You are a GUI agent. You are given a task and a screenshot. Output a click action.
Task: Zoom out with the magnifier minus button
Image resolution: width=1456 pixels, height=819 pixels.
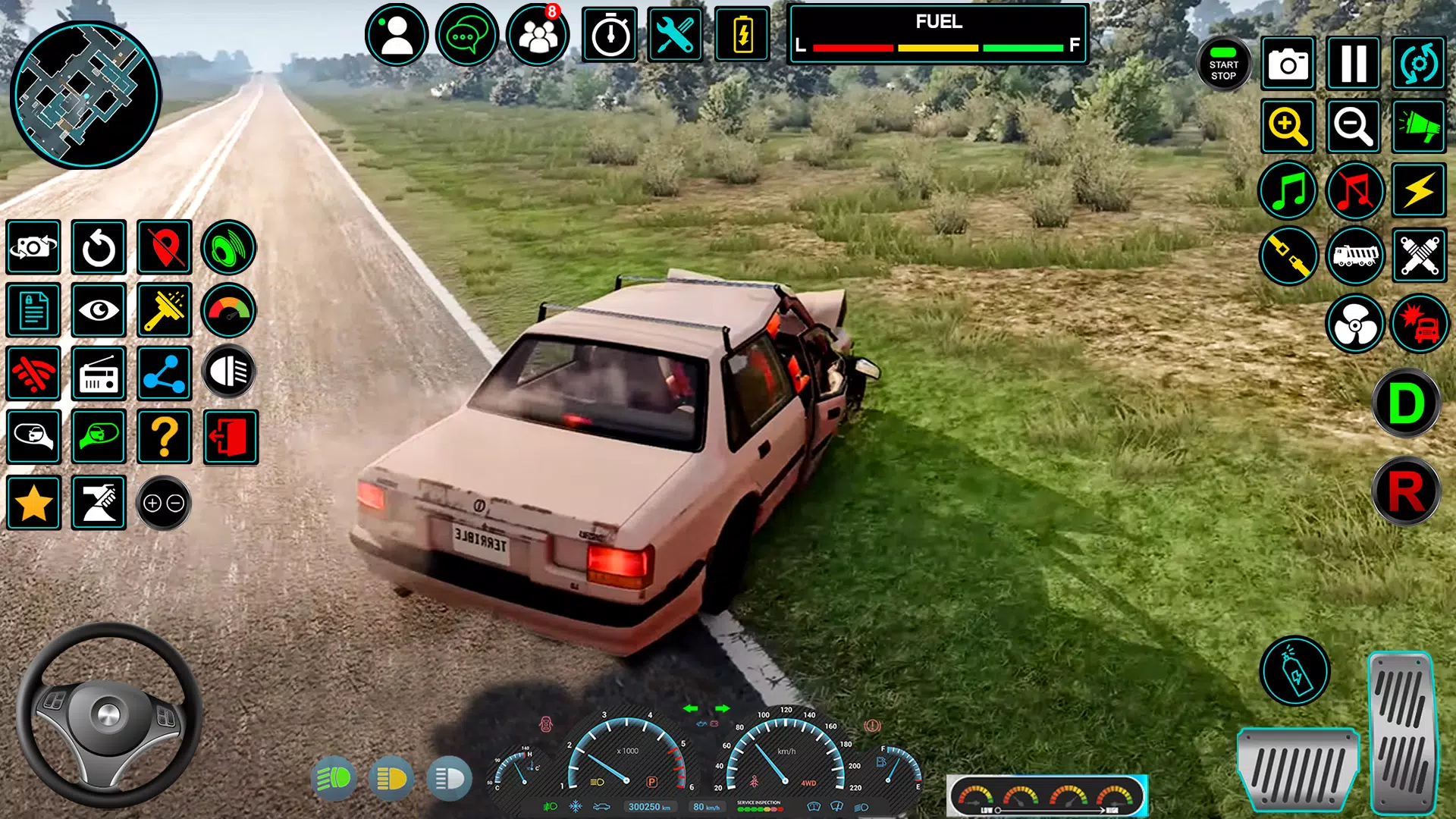pyautogui.click(x=1354, y=126)
